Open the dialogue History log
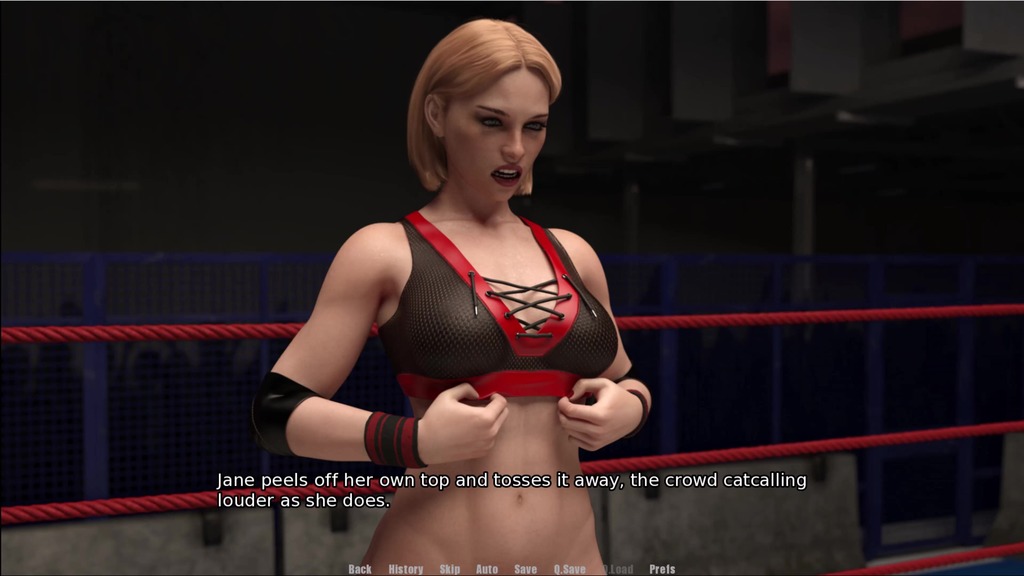The image size is (1024, 576). (406, 569)
